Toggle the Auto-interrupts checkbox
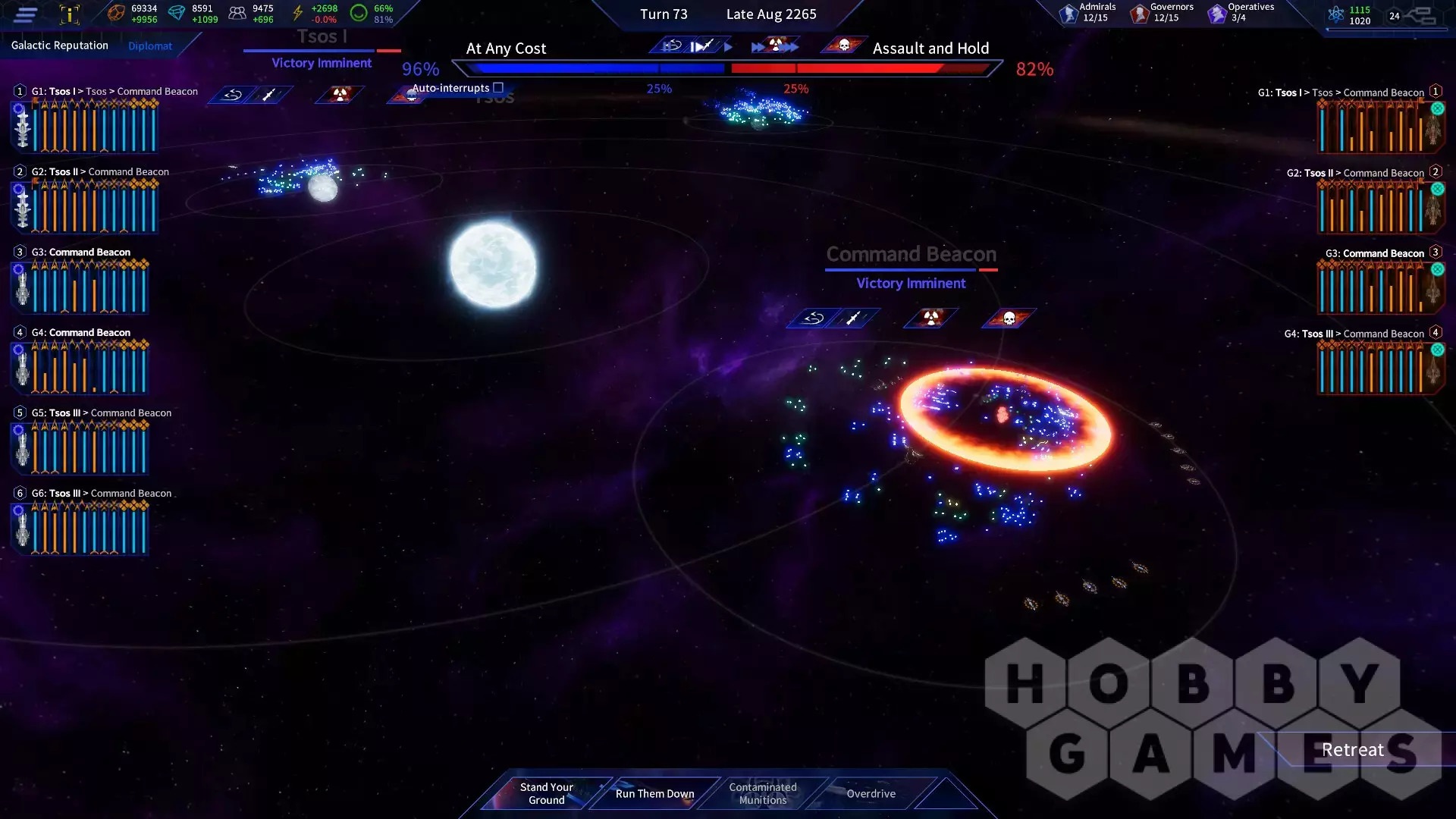Screen dimensions: 1456x819 (498, 88)
